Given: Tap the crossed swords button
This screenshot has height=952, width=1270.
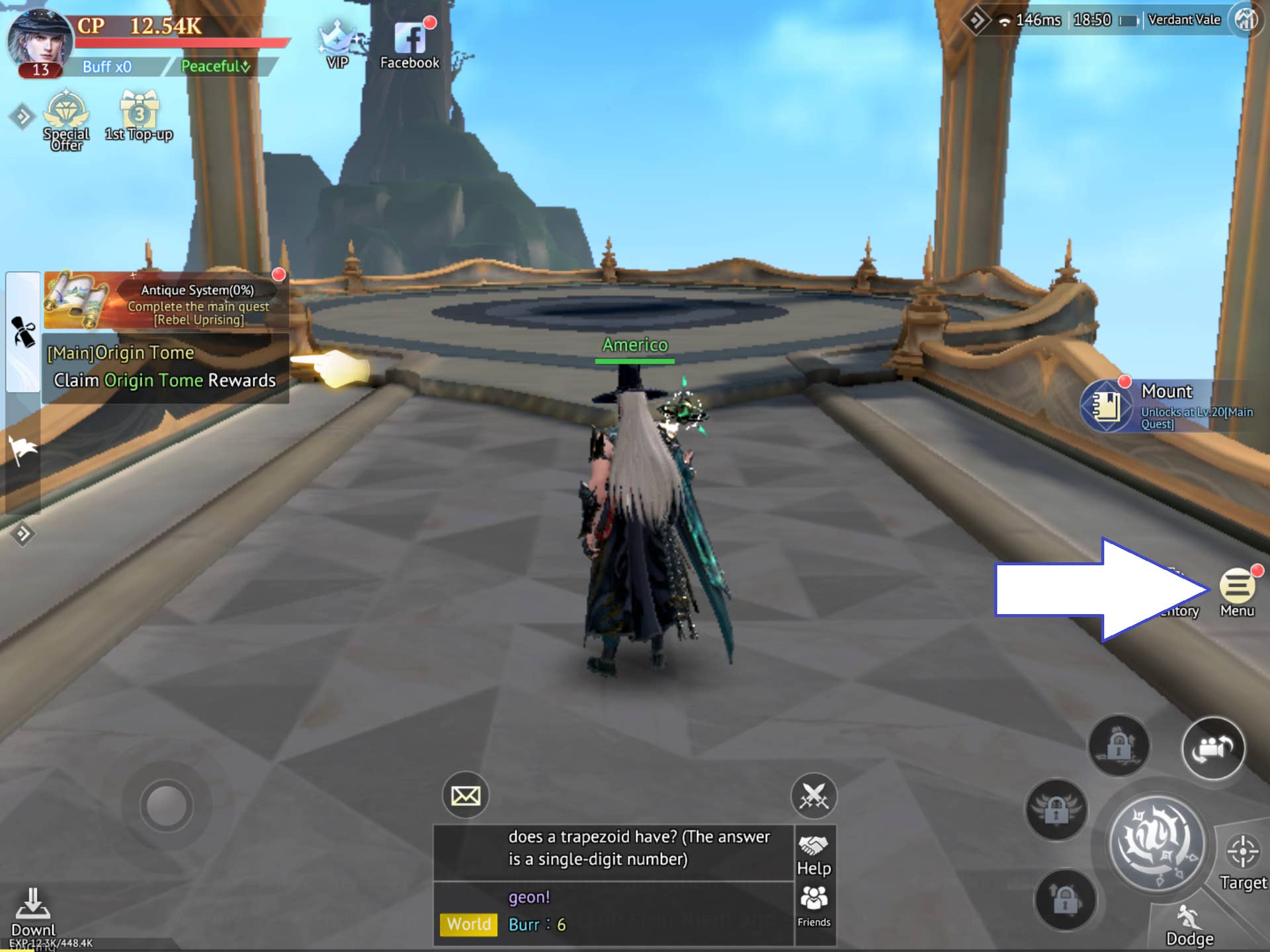Looking at the screenshot, I should click(x=814, y=795).
